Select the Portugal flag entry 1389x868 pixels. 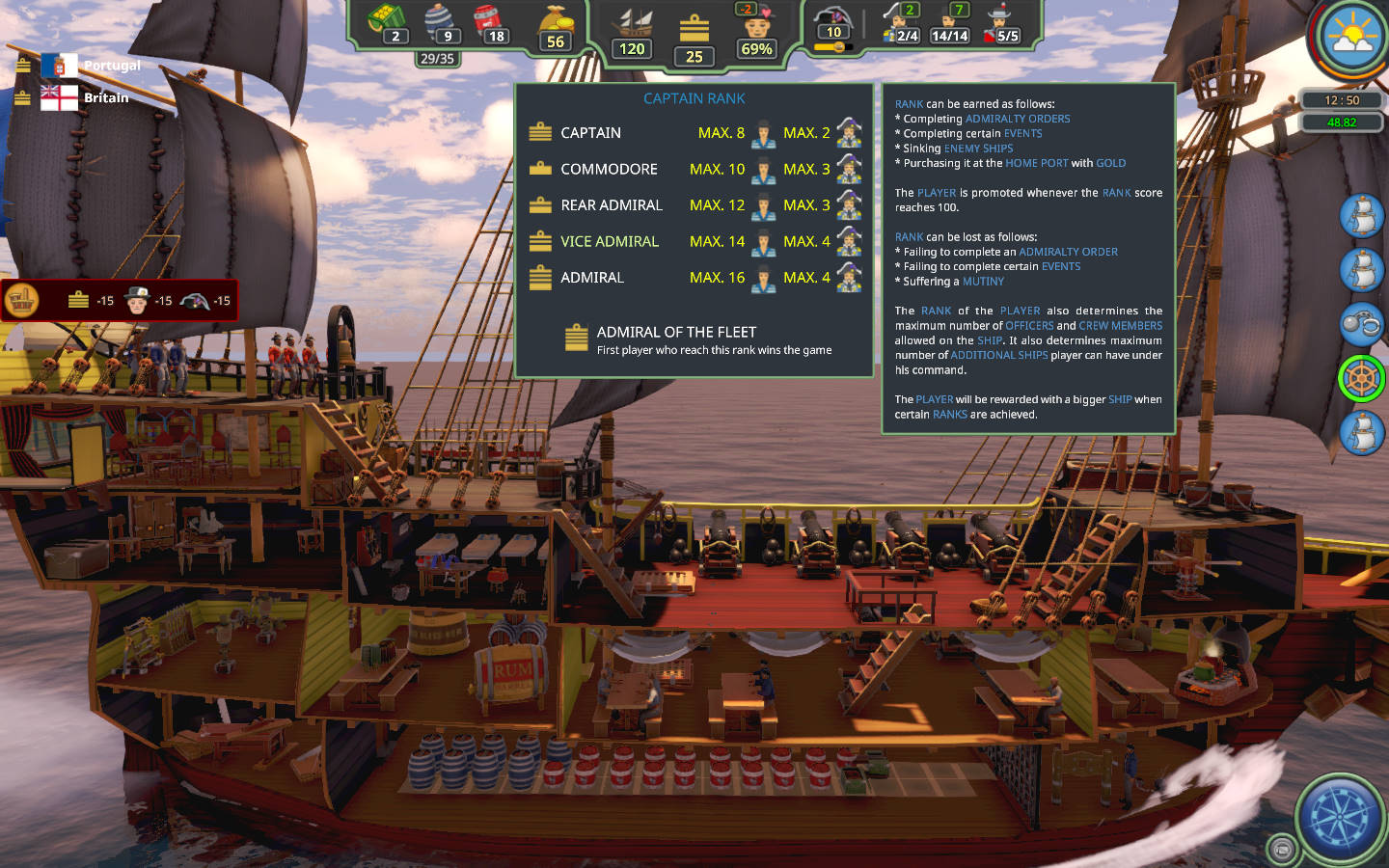point(59,66)
